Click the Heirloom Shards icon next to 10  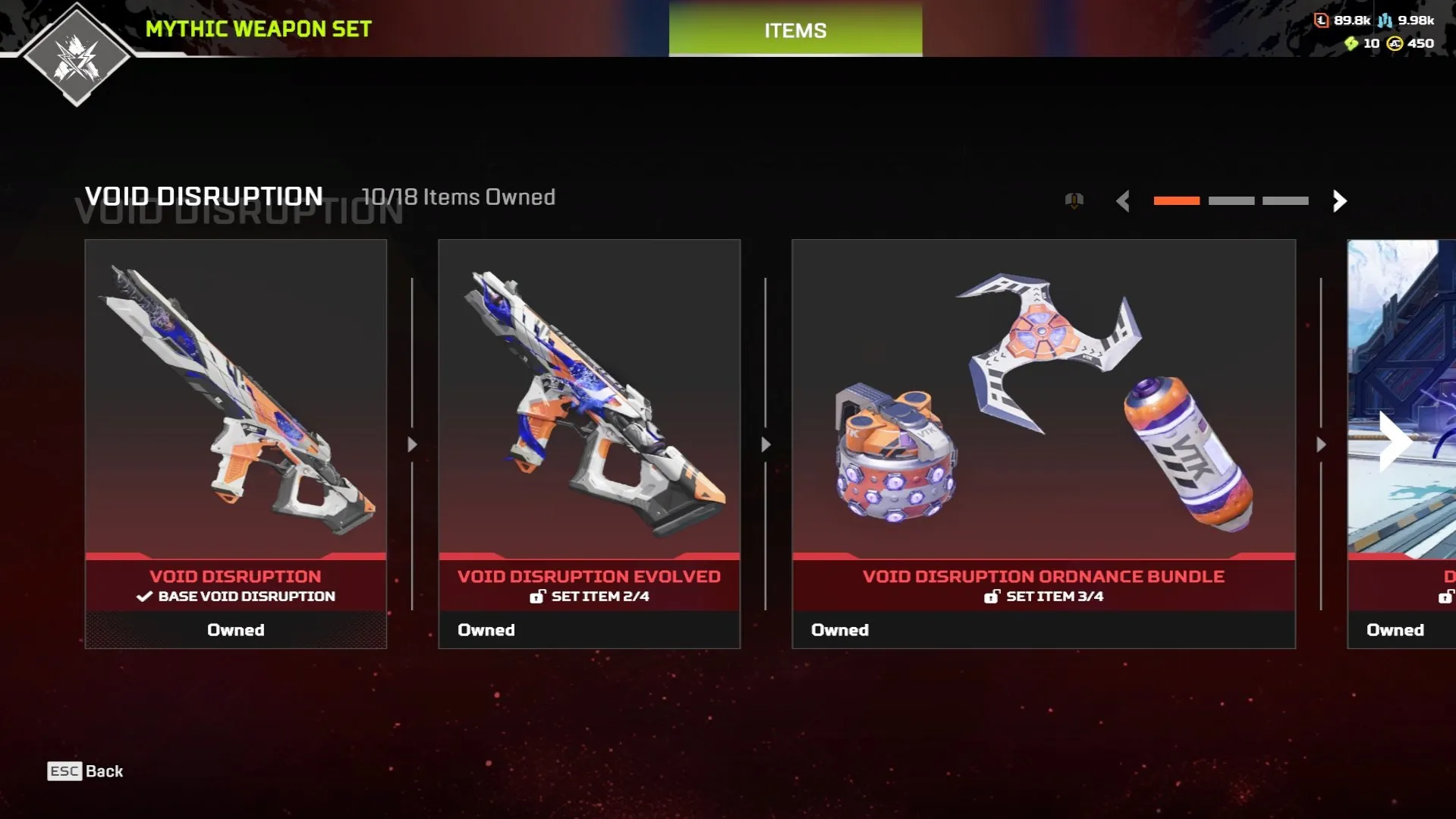pos(1351,44)
